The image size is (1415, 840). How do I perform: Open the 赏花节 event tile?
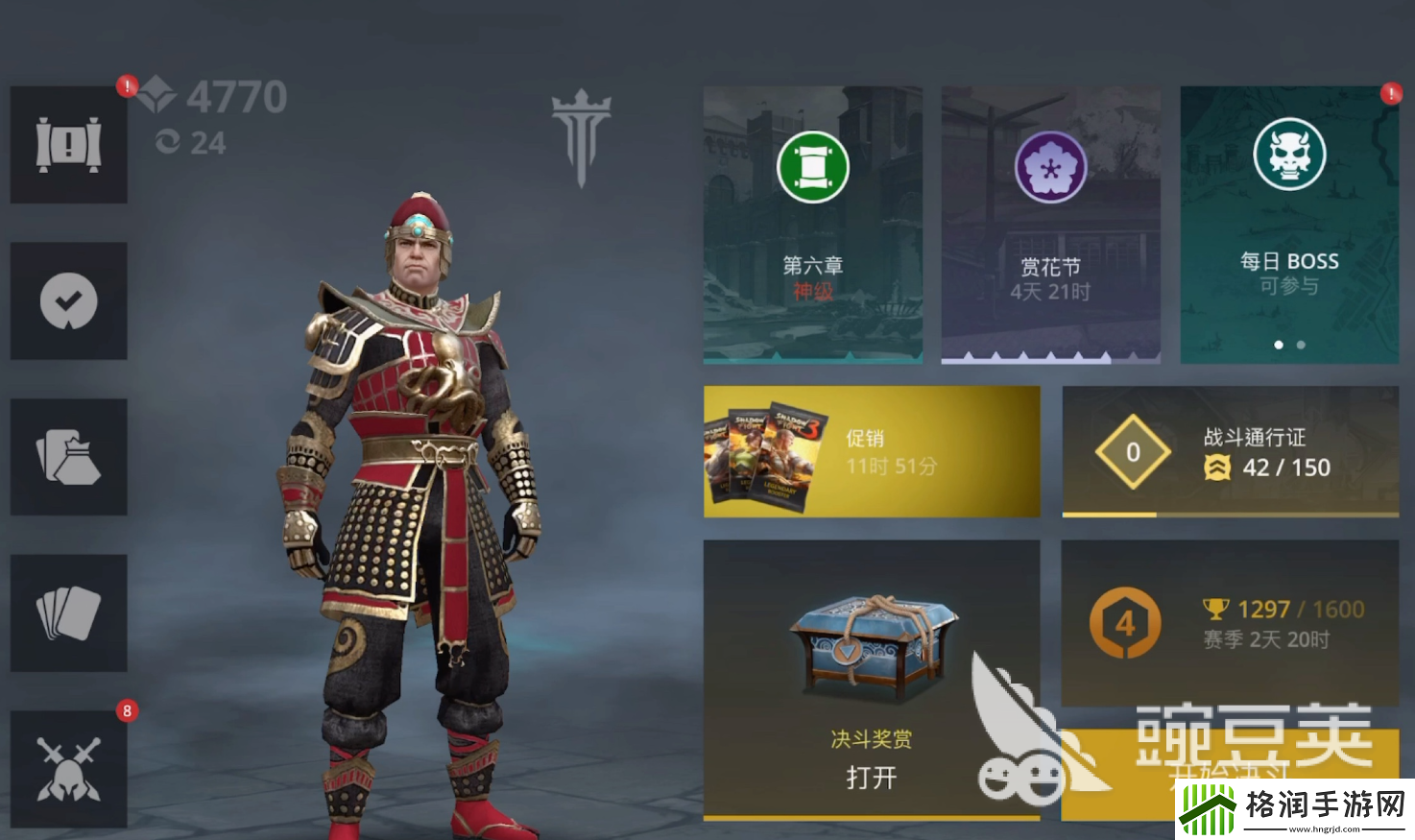(x=1050, y=225)
